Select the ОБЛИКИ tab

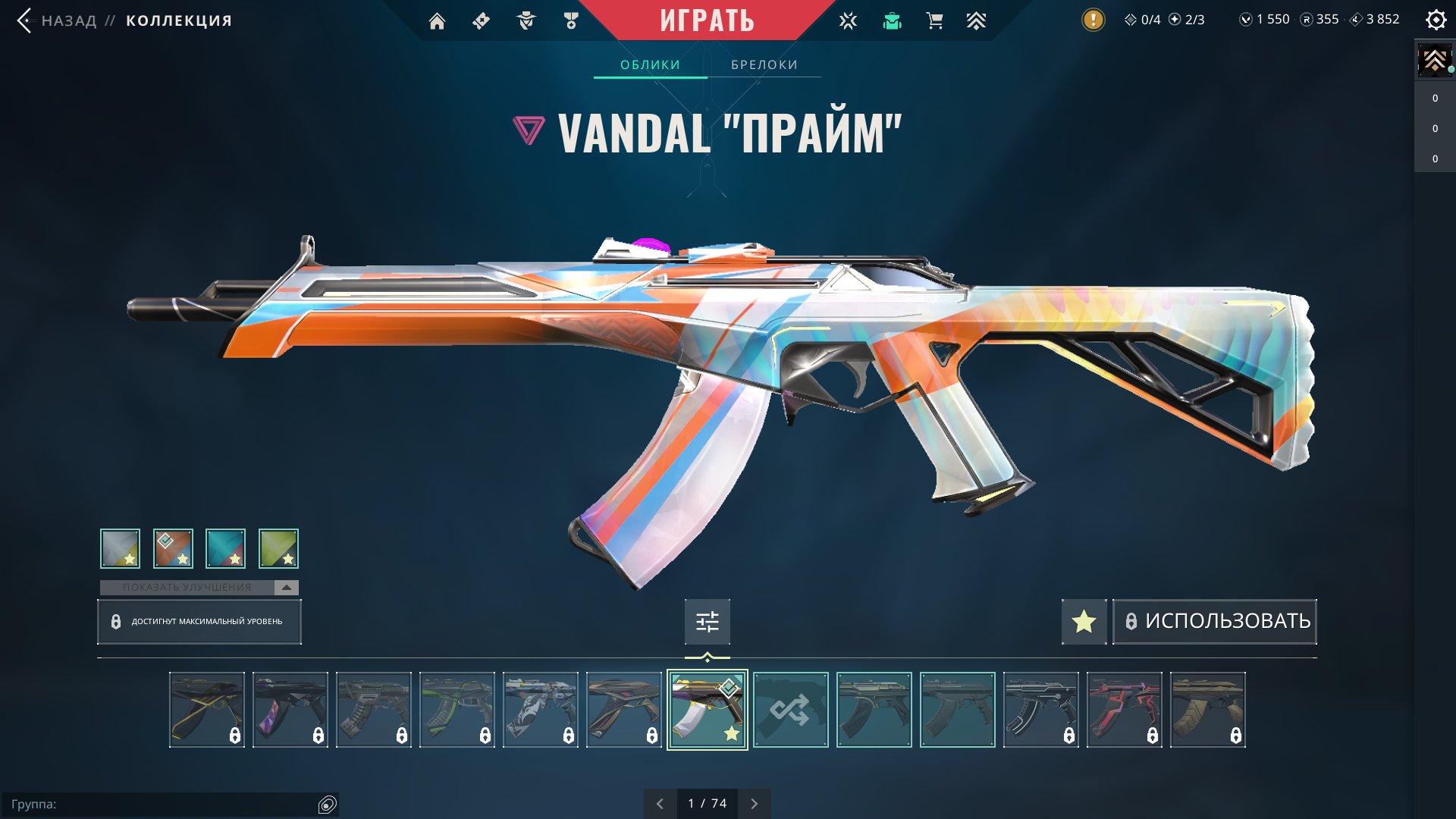tap(650, 65)
